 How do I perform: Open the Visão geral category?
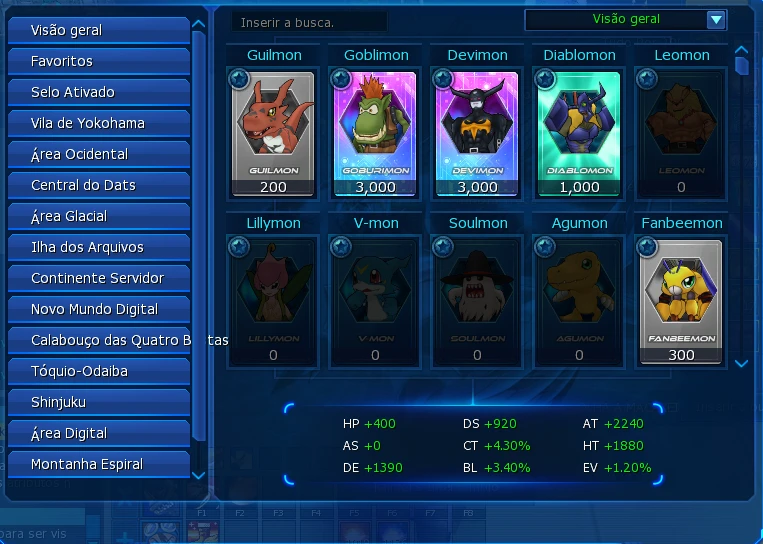tap(98, 30)
